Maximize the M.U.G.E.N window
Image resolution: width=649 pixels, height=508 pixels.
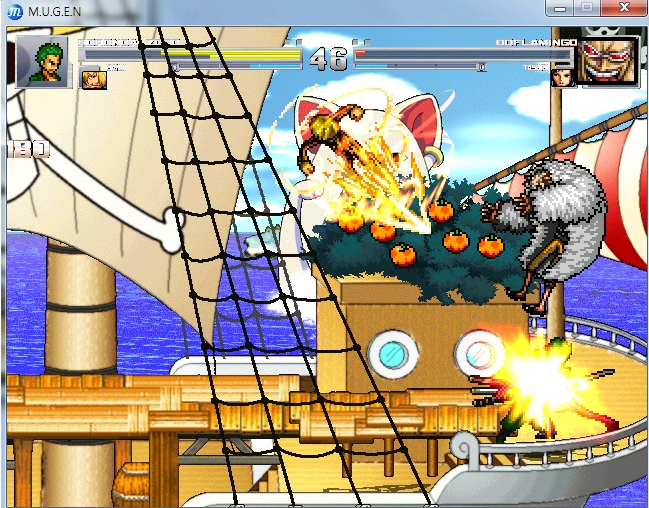586,8
